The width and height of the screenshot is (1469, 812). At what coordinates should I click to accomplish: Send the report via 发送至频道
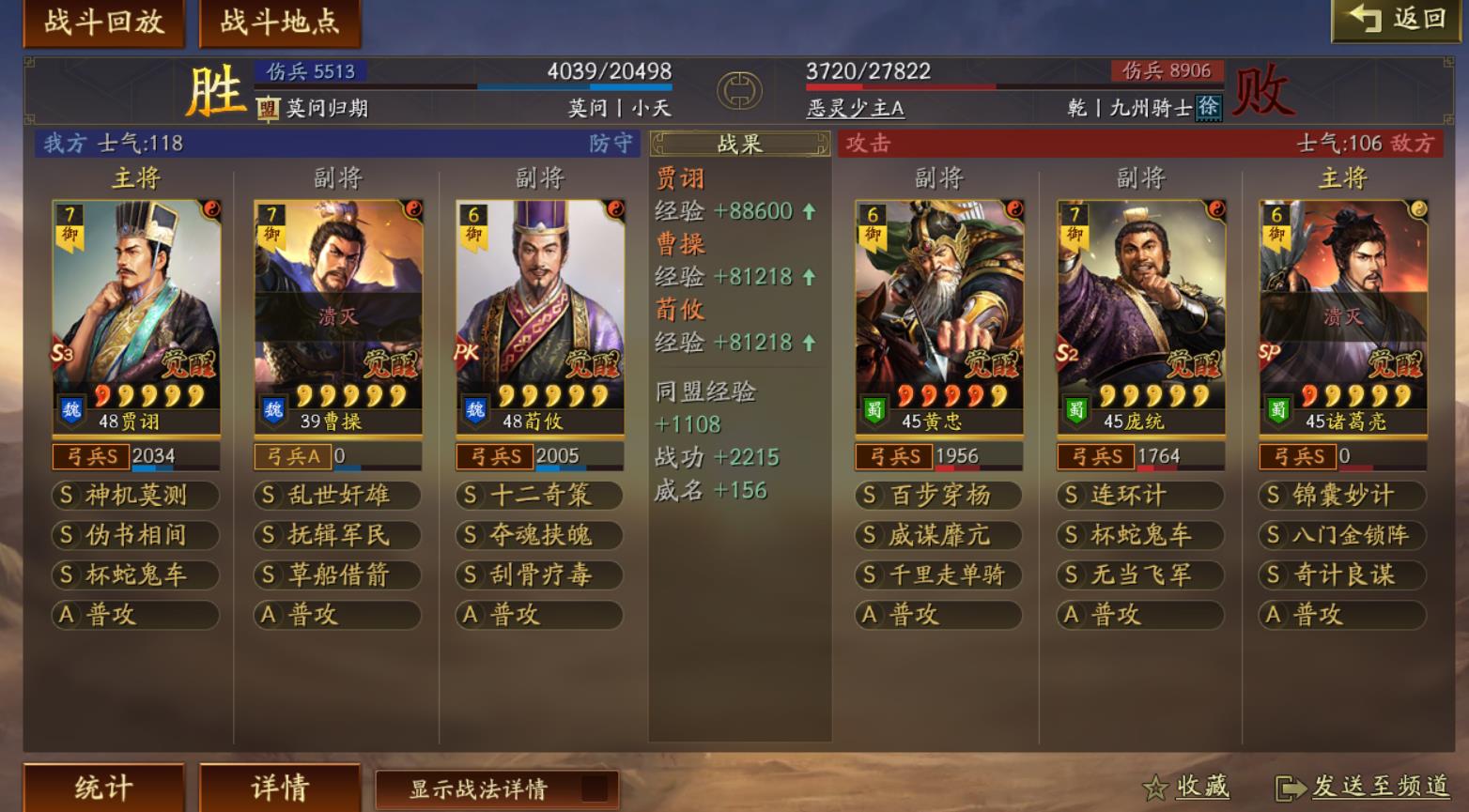point(1363,788)
